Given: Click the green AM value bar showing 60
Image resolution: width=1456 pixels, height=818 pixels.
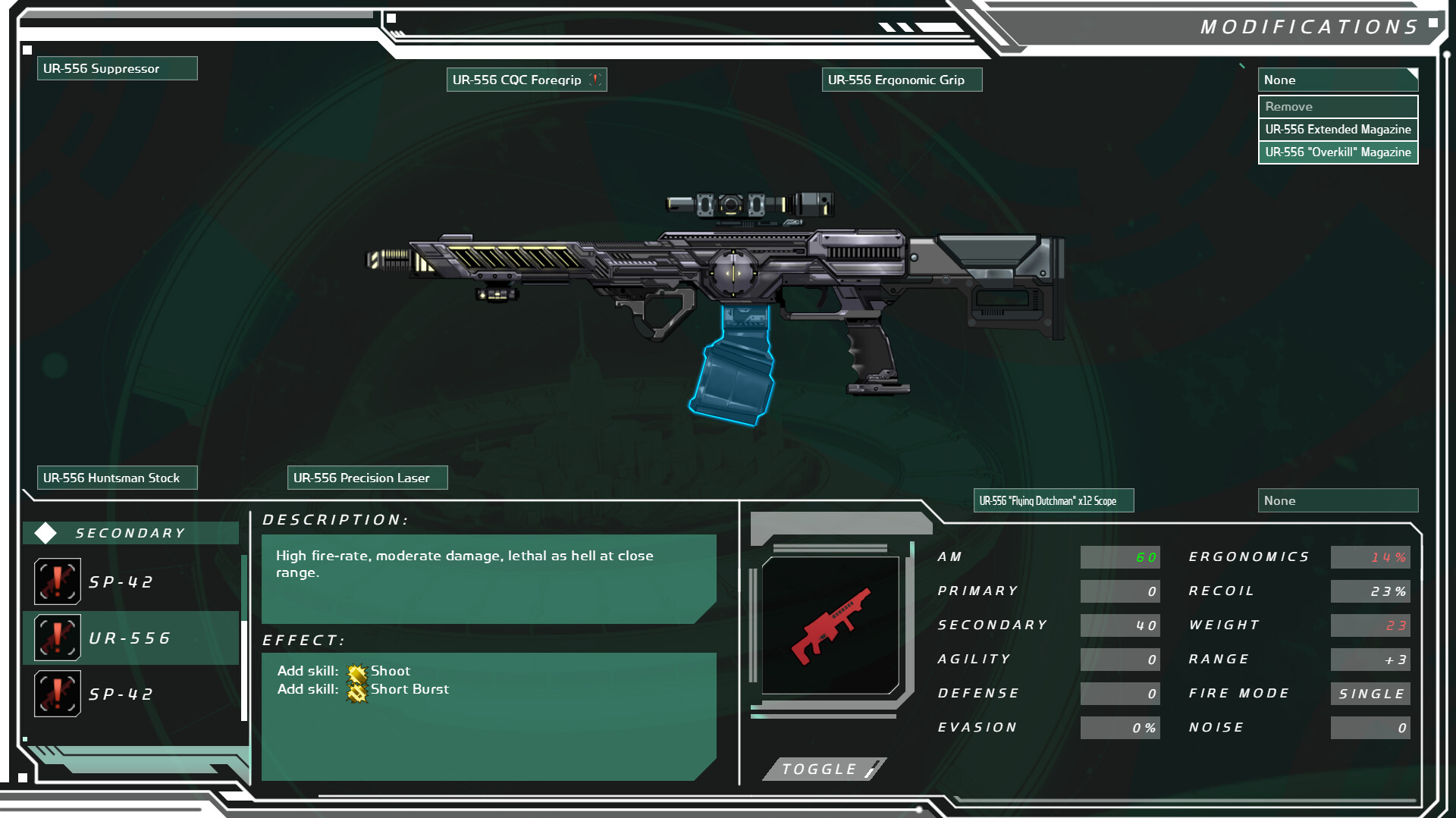Looking at the screenshot, I should [1120, 557].
